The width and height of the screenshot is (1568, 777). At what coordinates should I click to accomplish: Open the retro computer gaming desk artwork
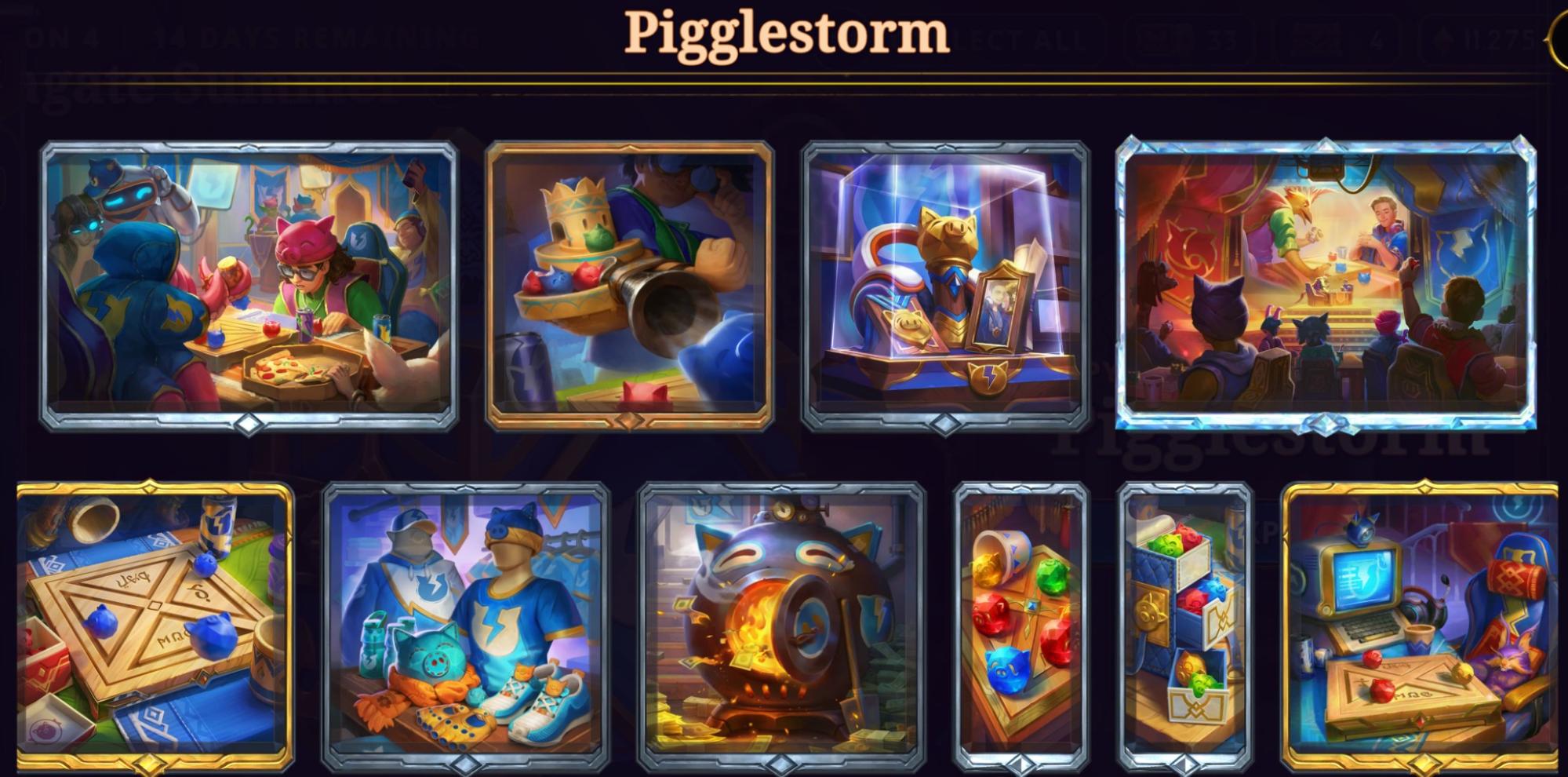tap(1420, 626)
